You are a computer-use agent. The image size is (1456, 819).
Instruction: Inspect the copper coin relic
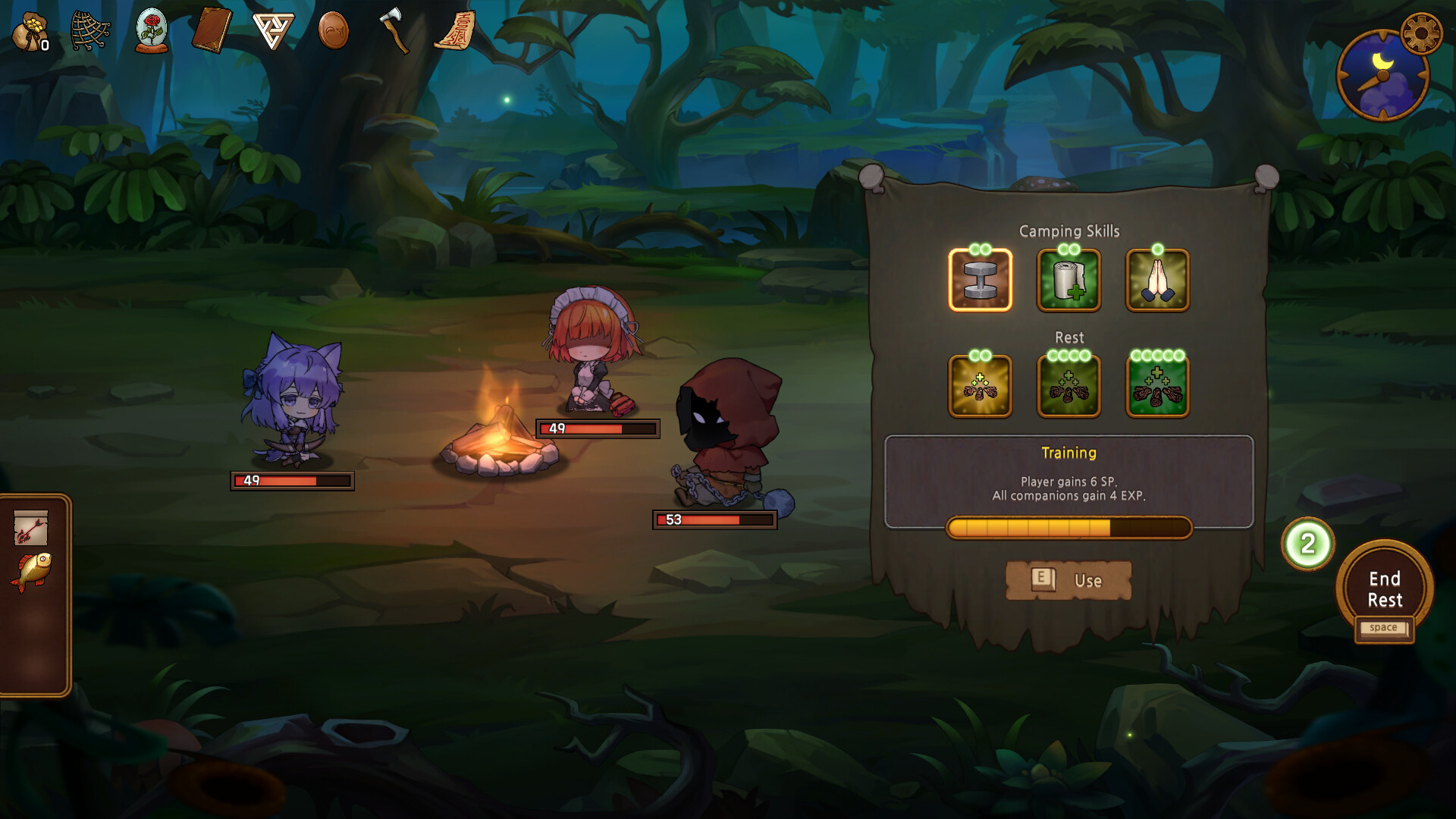pyautogui.click(x=334, y=32)
